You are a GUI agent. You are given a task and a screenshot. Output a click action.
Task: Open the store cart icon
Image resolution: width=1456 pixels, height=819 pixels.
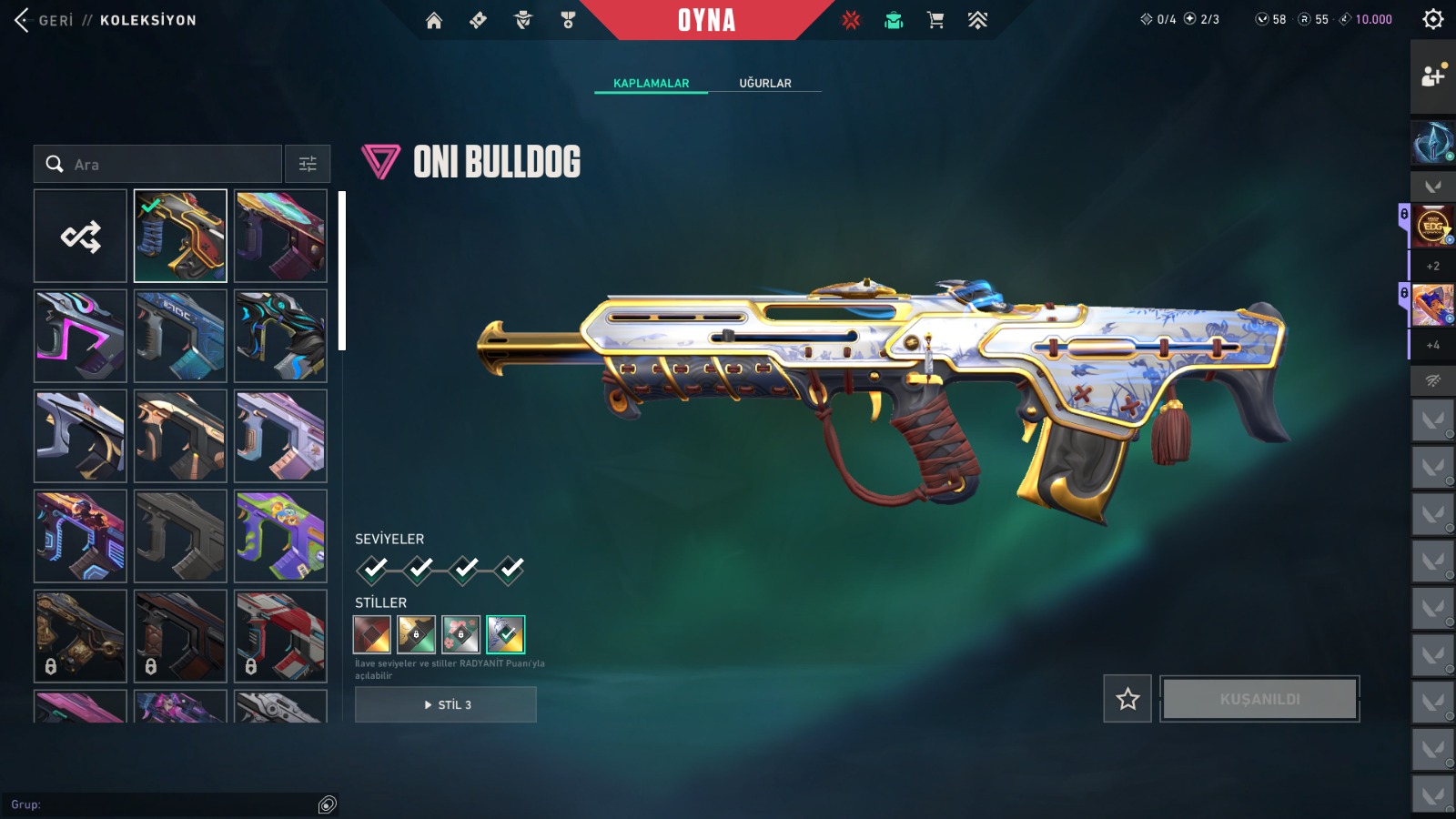(935, 20)
